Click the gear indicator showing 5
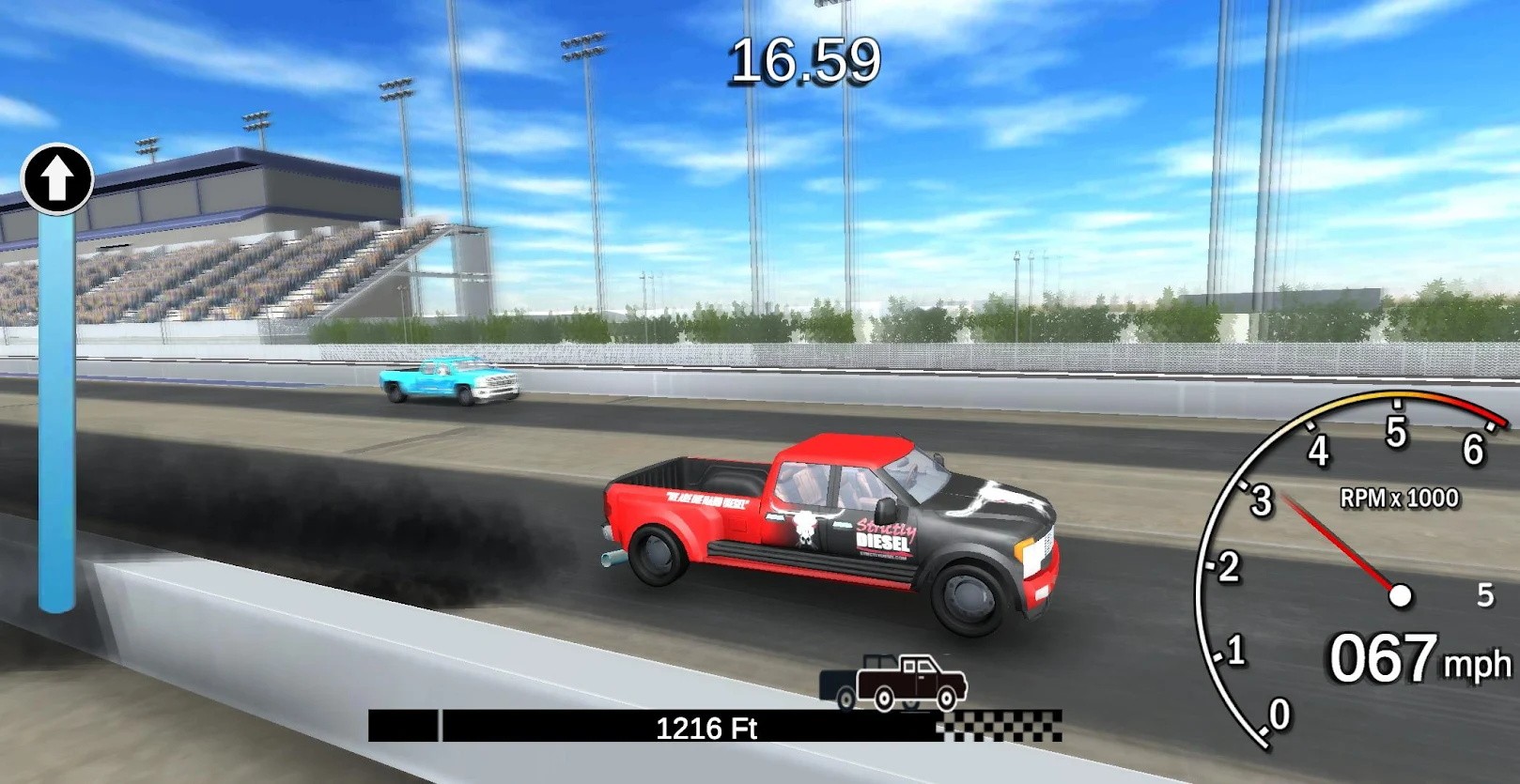The height and width of the screenshot is (784, 1520). 1484,593
